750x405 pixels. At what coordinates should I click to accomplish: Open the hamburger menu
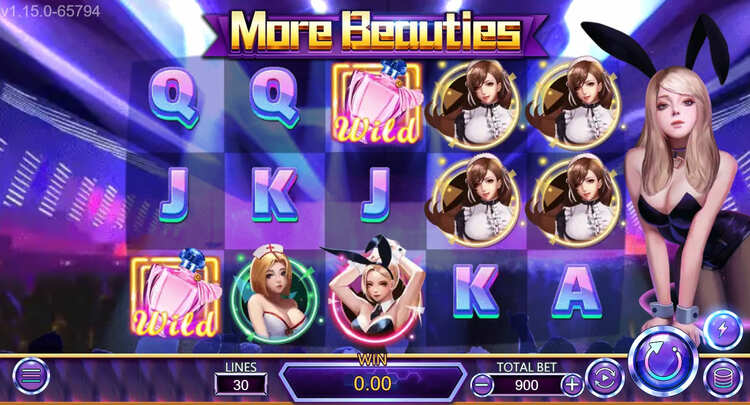30,378
